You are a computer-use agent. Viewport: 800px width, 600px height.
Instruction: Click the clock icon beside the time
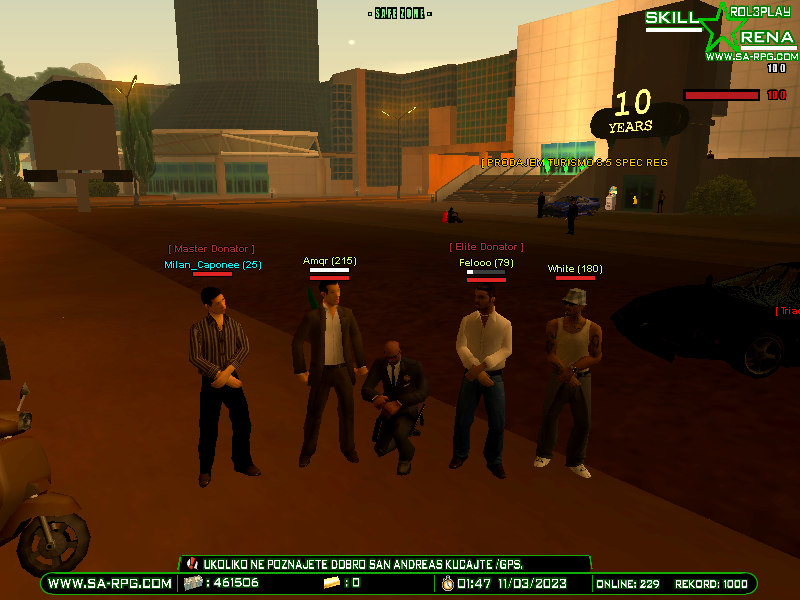(447, 583)
